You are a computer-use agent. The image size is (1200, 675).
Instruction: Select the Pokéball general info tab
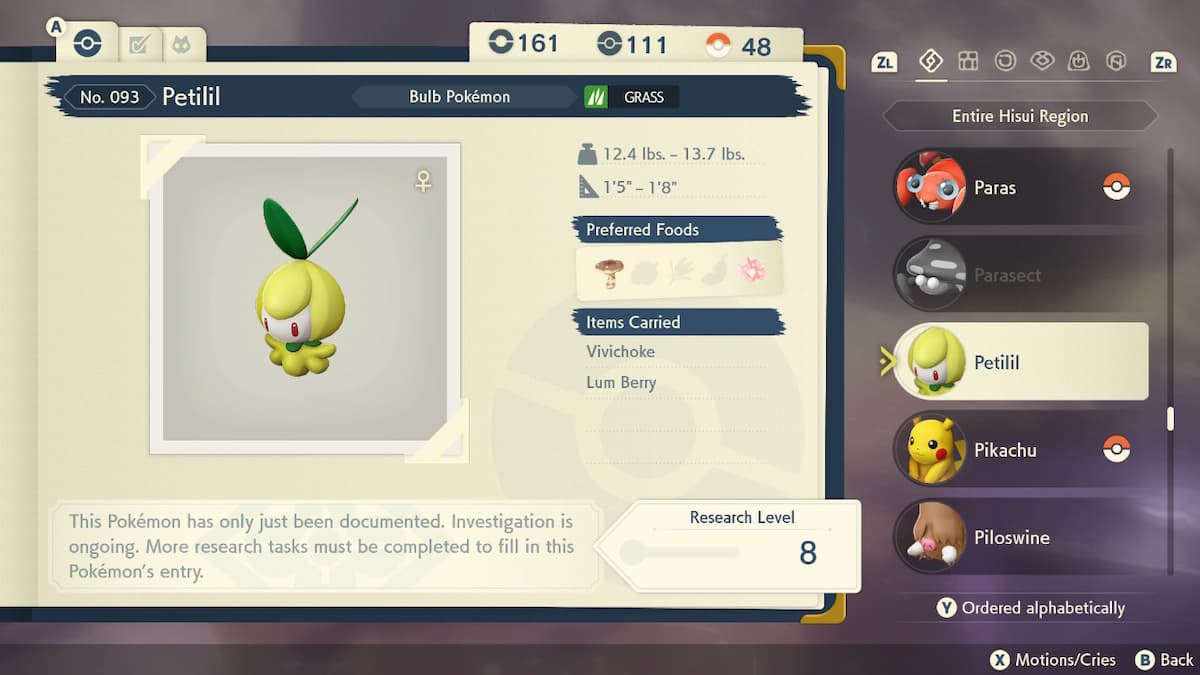pos(88,44)
